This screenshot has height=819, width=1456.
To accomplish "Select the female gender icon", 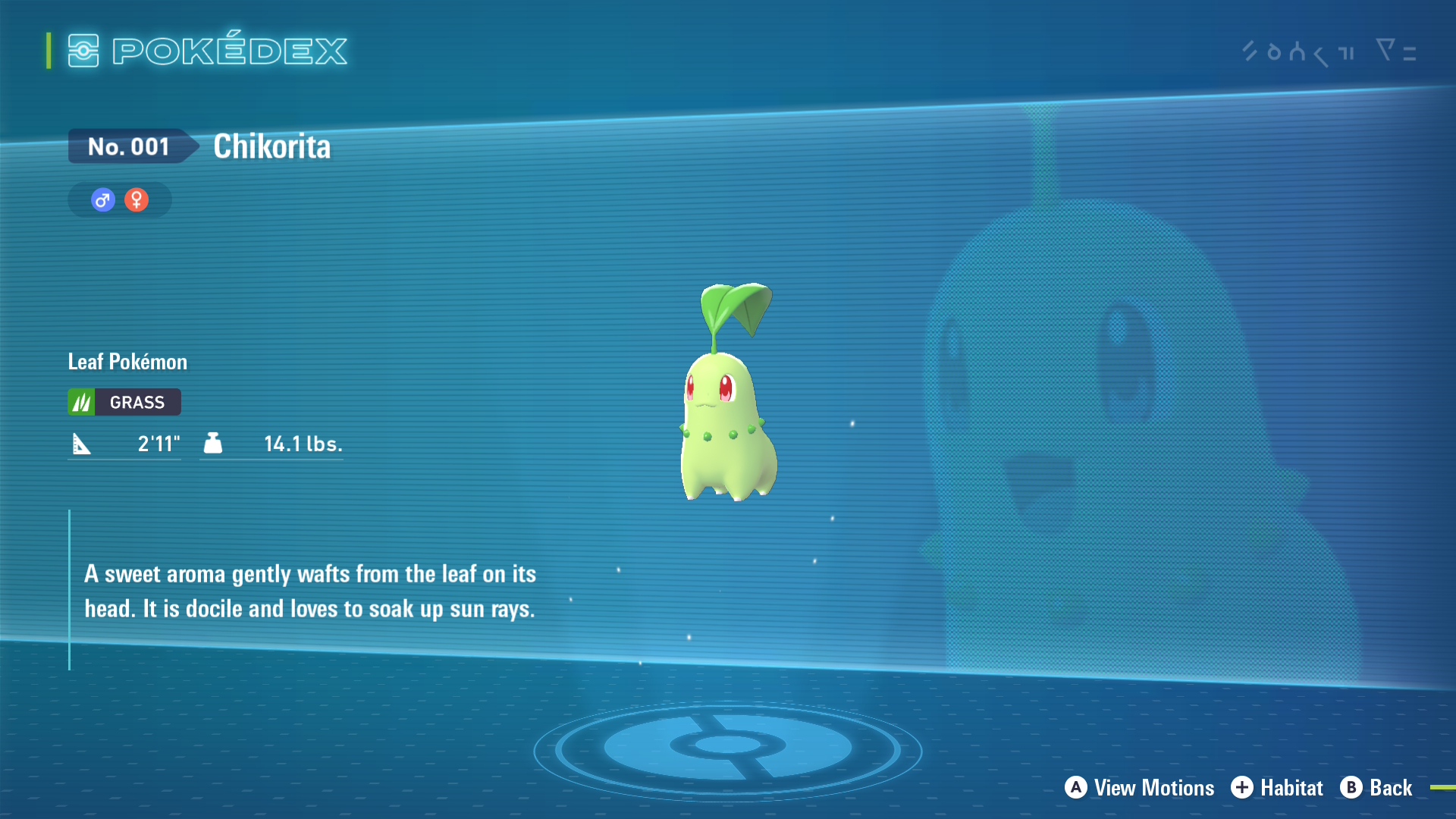I will [x=136, y=200].
